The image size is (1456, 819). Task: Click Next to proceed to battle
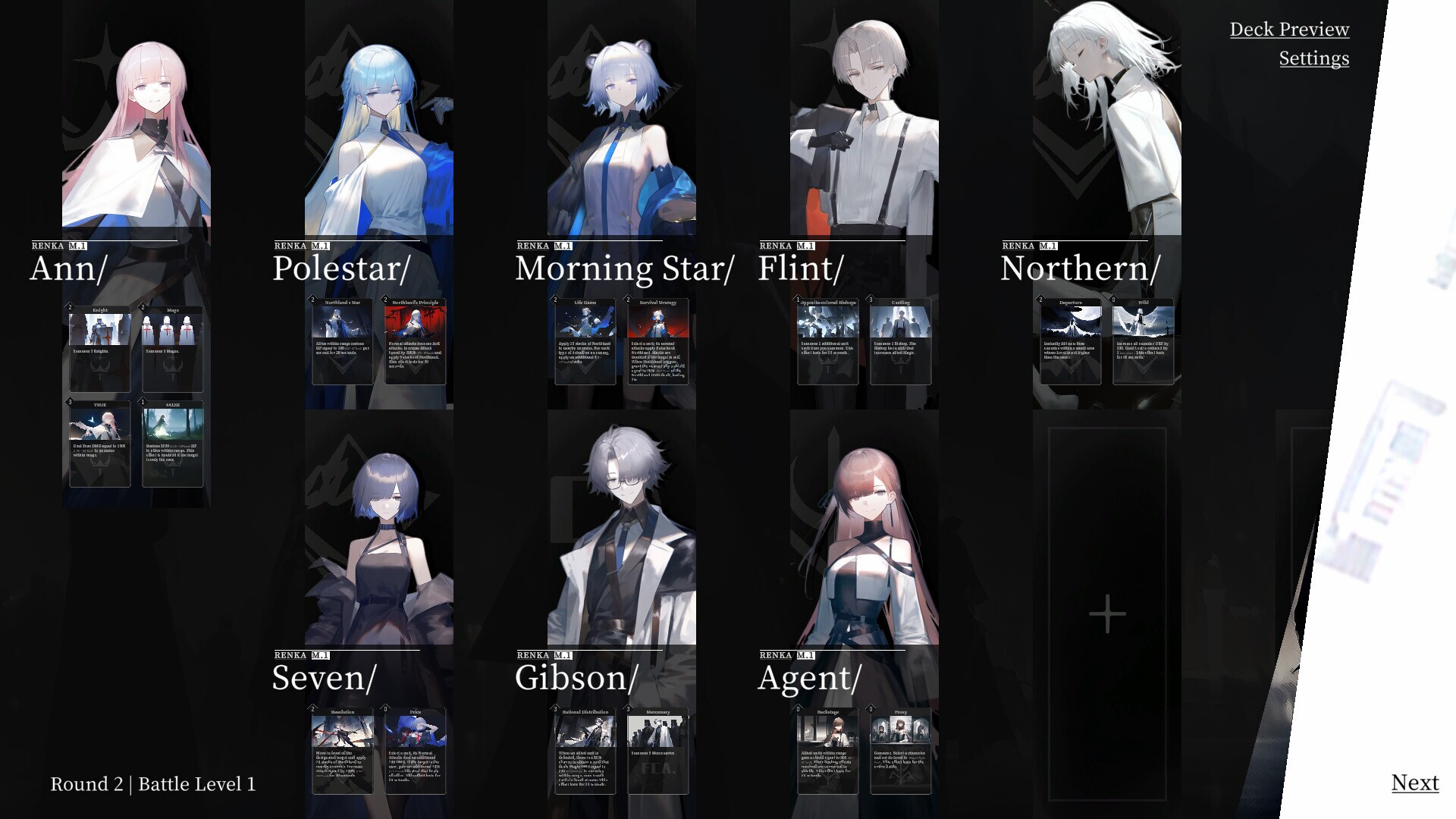(1415, 782)
